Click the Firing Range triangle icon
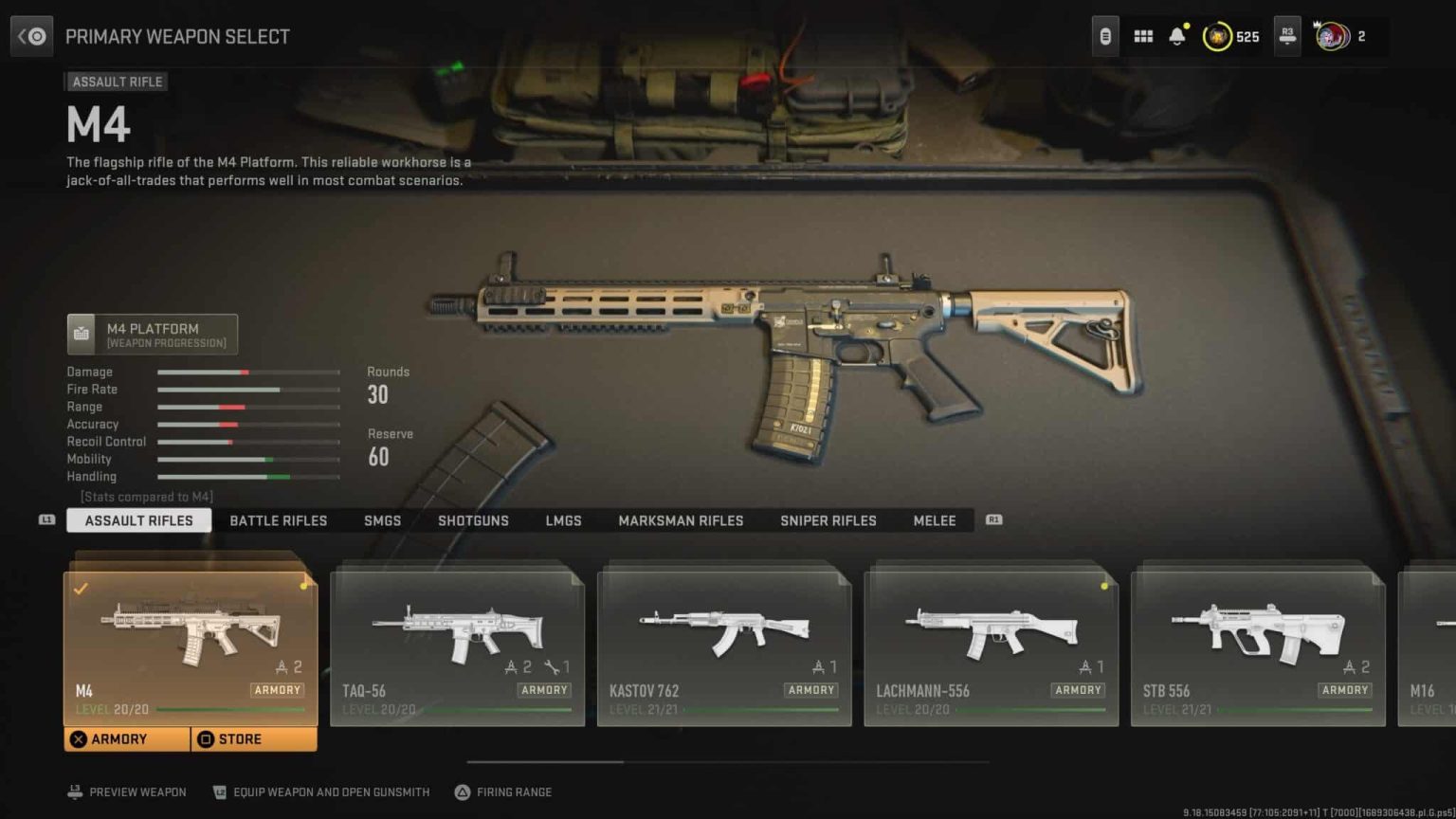Screen dimensions: 1456x819 pos(464,792)
